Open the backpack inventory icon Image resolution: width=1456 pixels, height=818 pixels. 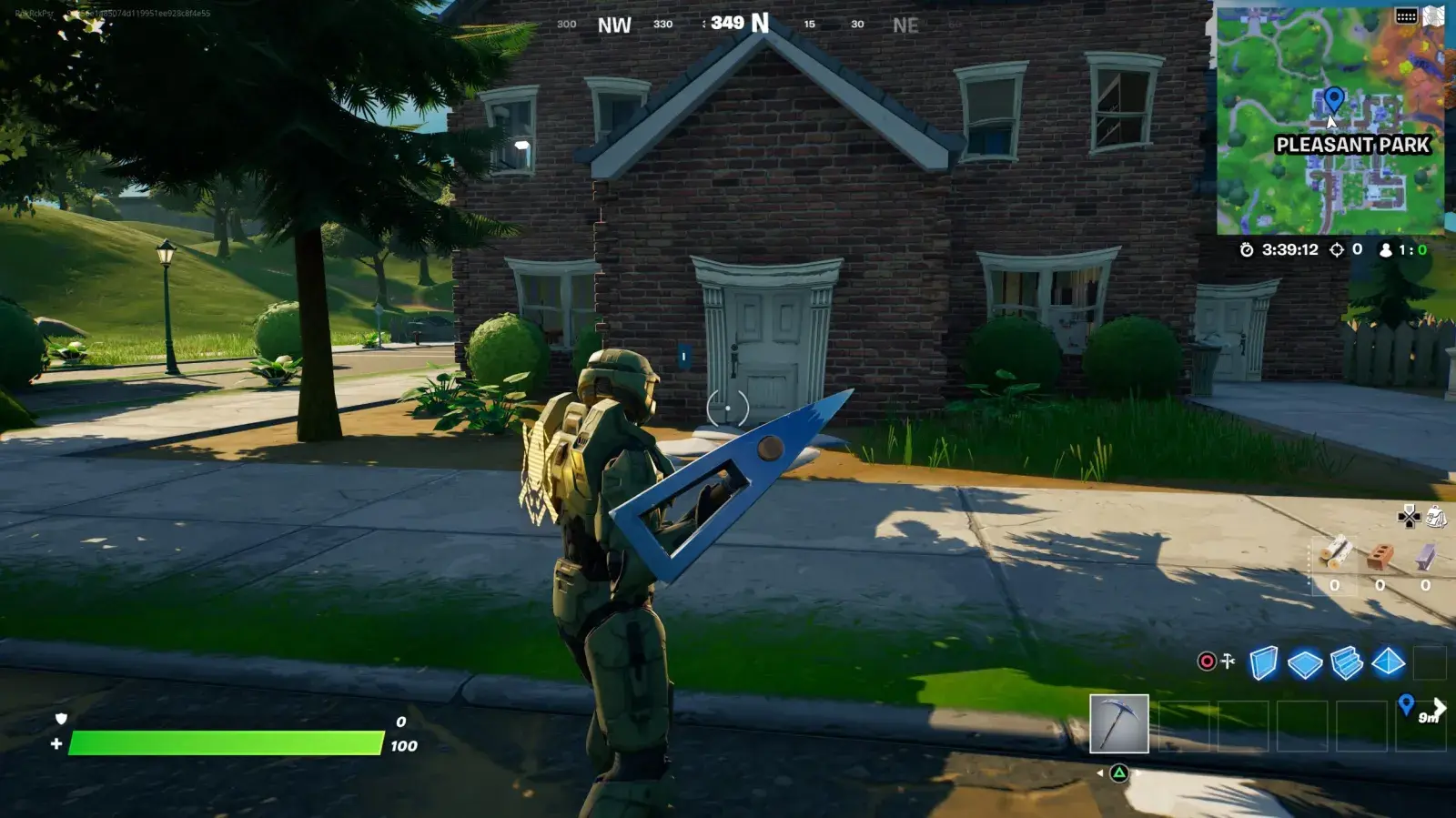point(1437,517)
